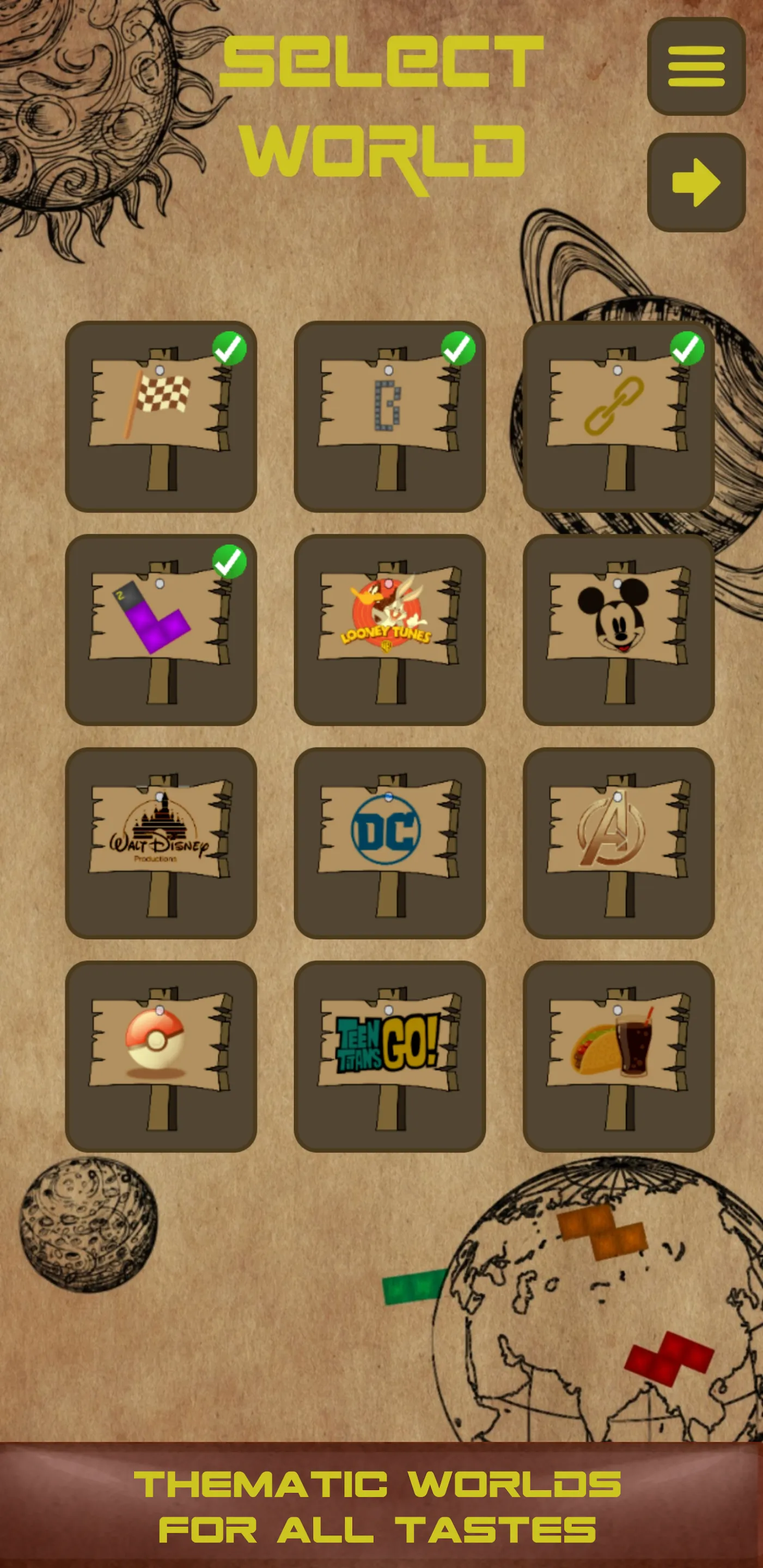This screenshot has height=1568, width=763.
Task: Open the taco and soda world
Action: tap(618, 1056)
